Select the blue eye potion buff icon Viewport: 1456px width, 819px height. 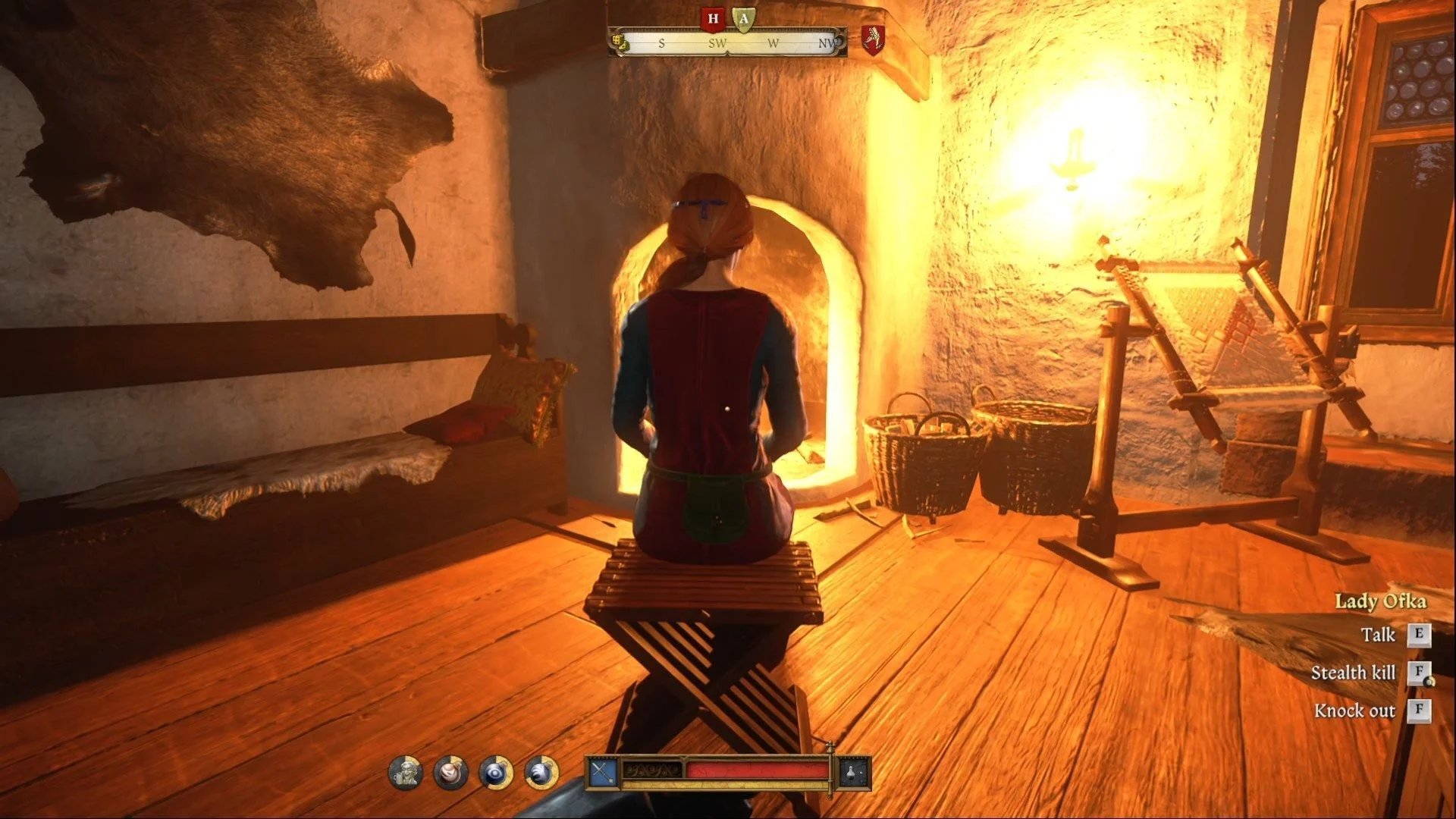tap(496, 773)
